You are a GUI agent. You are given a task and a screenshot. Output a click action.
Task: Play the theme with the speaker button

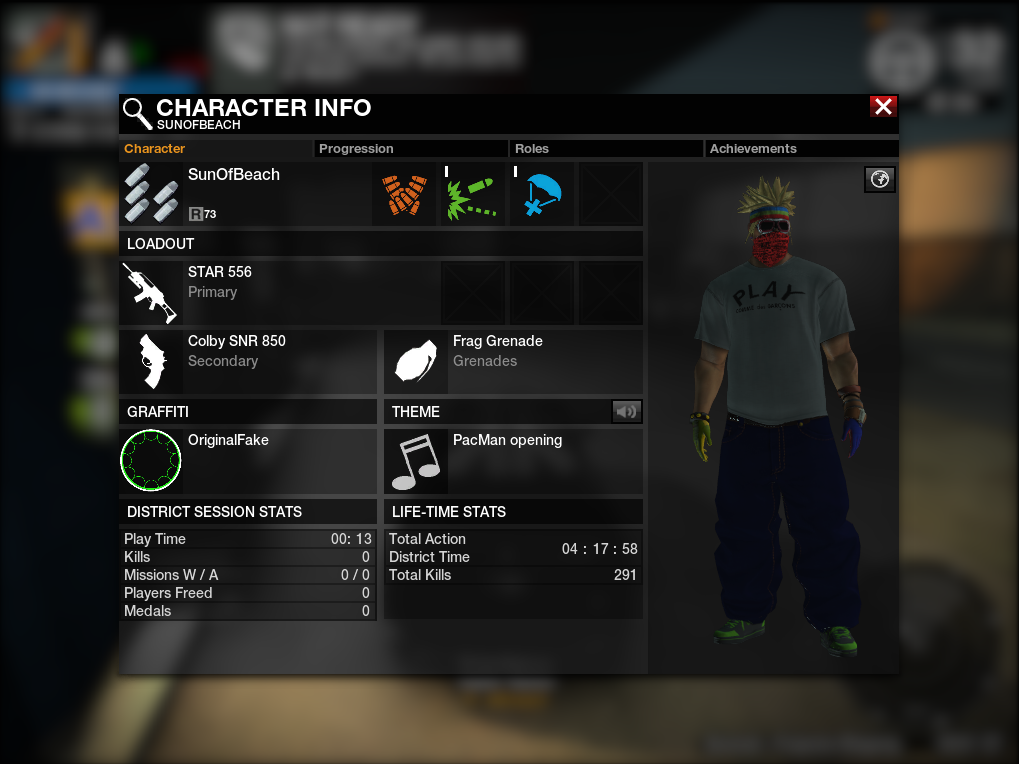tap(627, 411)
